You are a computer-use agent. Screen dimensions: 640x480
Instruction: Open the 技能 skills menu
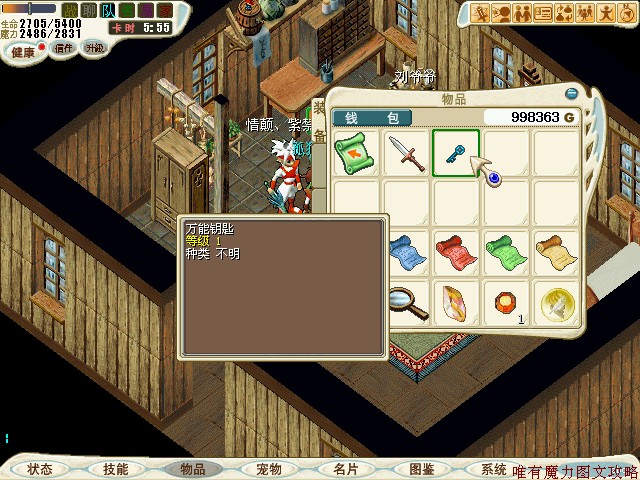[x=115, y=468]
